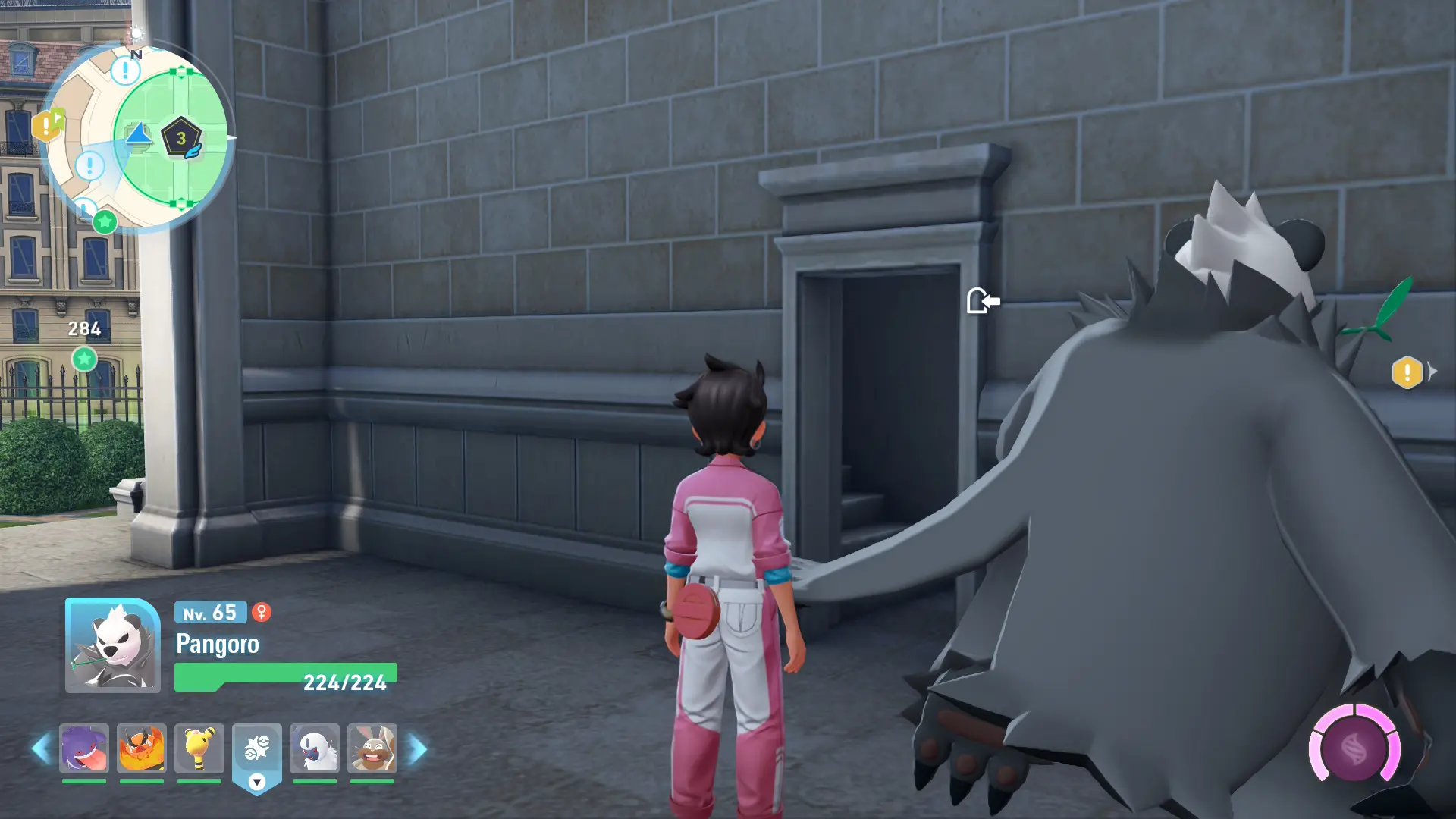
Task: Select Gengar in the party bar
Action: 83,749
